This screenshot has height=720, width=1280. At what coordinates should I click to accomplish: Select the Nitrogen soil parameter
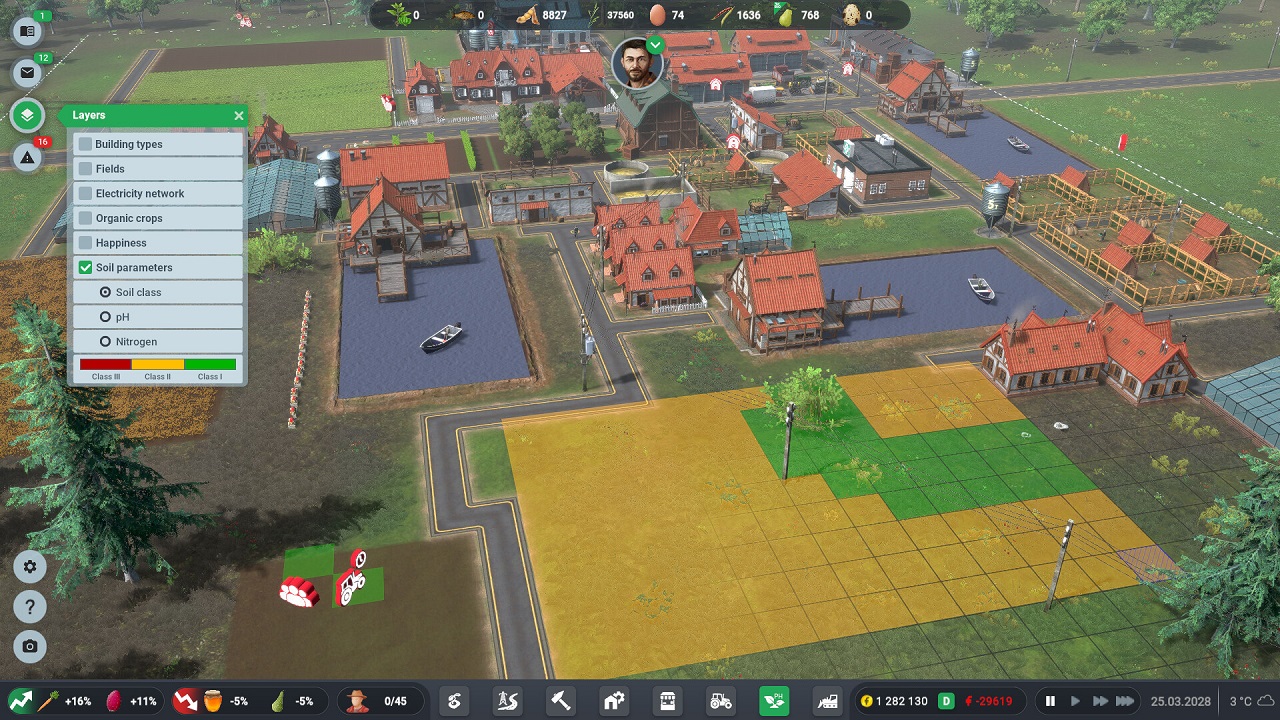pos(104,341)
